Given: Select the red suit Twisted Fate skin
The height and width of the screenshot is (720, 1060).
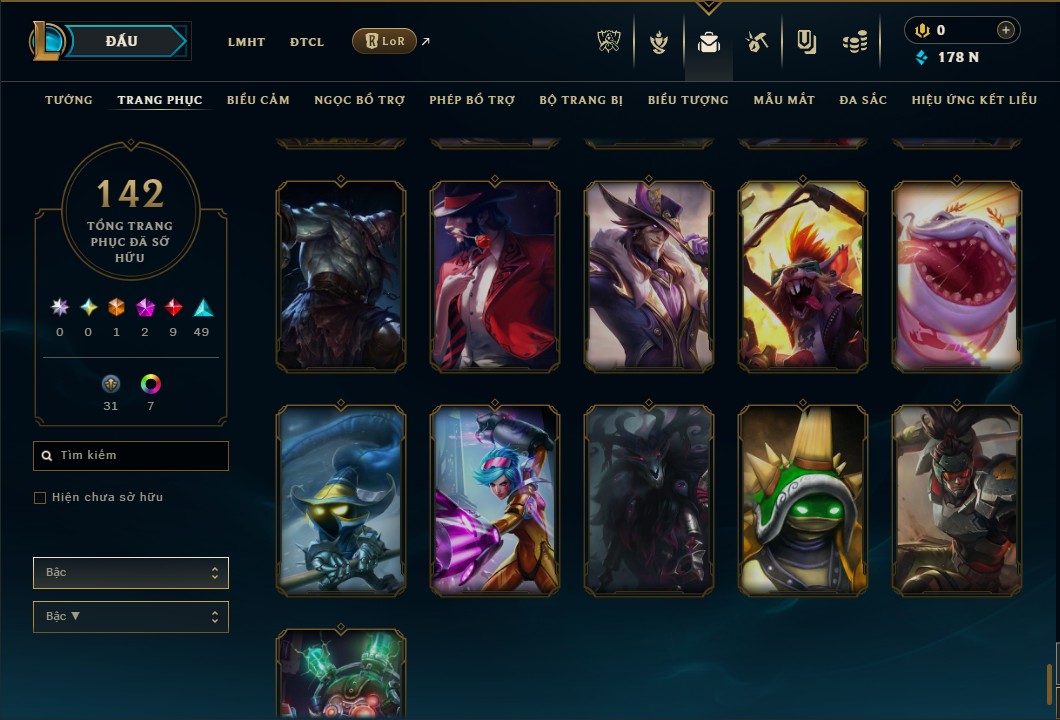Looking at the screenshot, I should pos(495,277).
